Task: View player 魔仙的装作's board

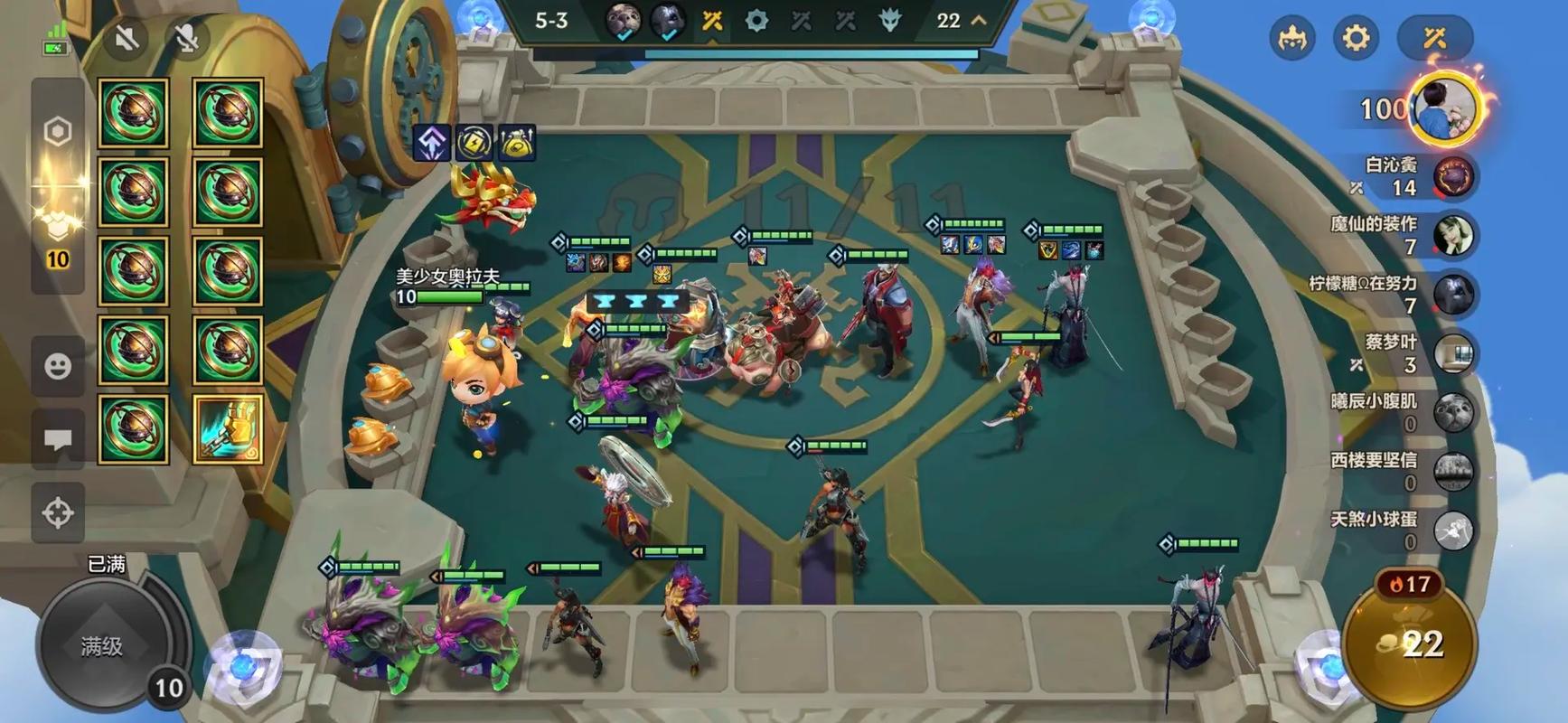Action: [x=1453, y=236]
